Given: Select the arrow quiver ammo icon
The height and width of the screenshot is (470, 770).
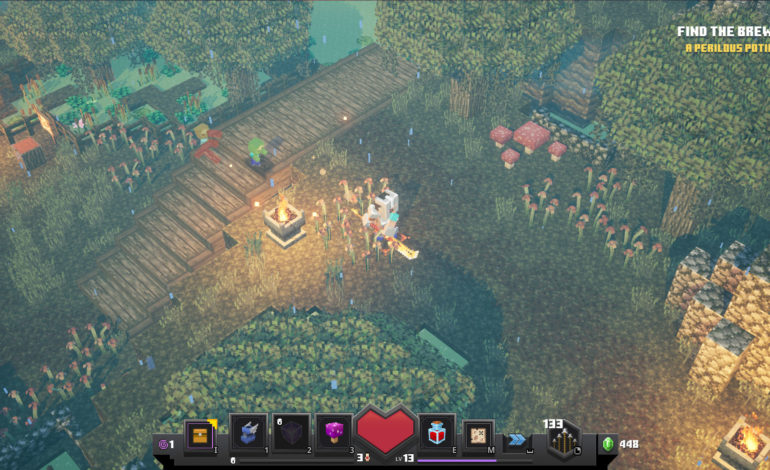Looking at the screenshot, I should [x=563, y=440].
